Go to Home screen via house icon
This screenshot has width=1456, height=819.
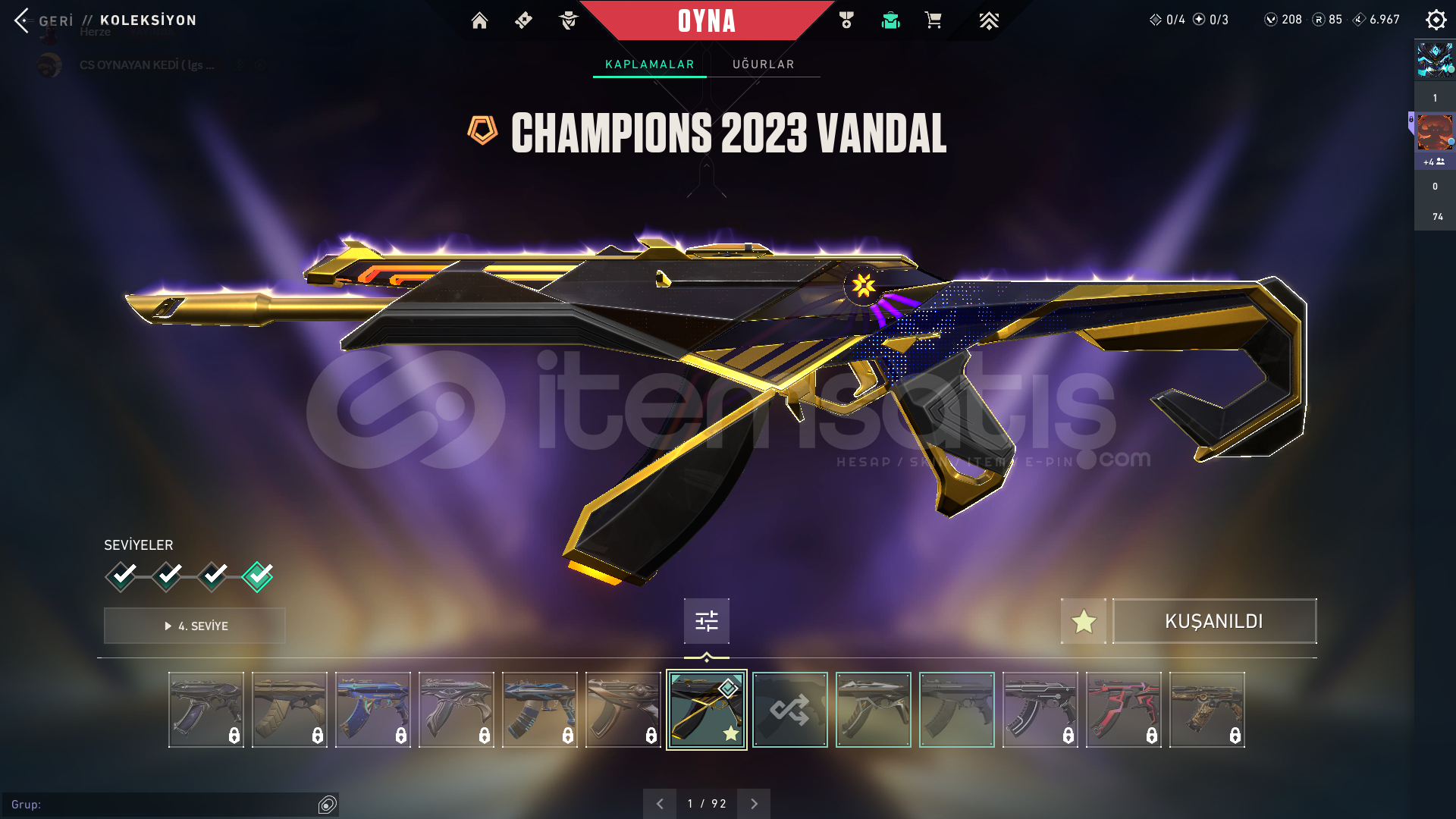point(479,21)
